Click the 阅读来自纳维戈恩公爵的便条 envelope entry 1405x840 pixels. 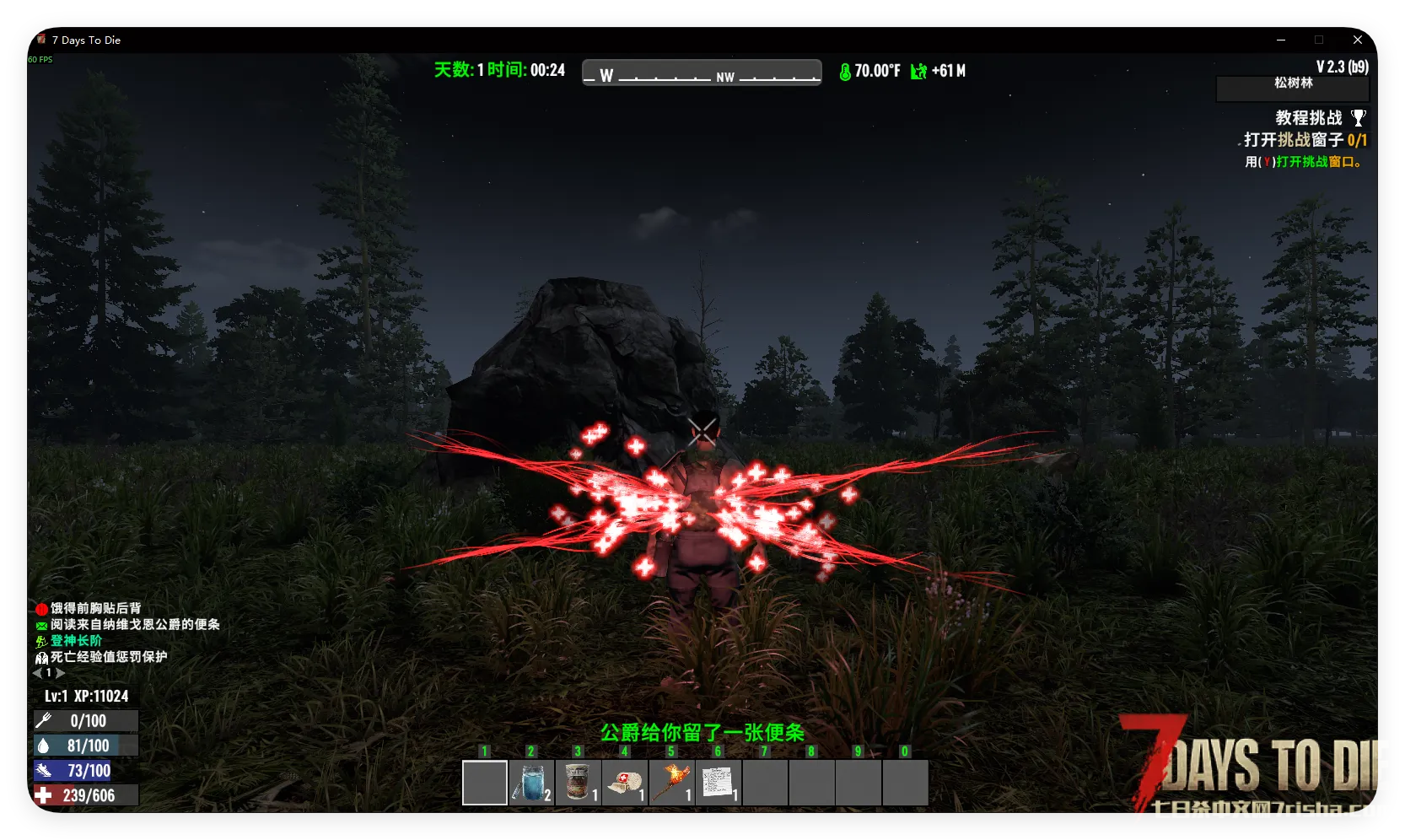coord(134,624)
